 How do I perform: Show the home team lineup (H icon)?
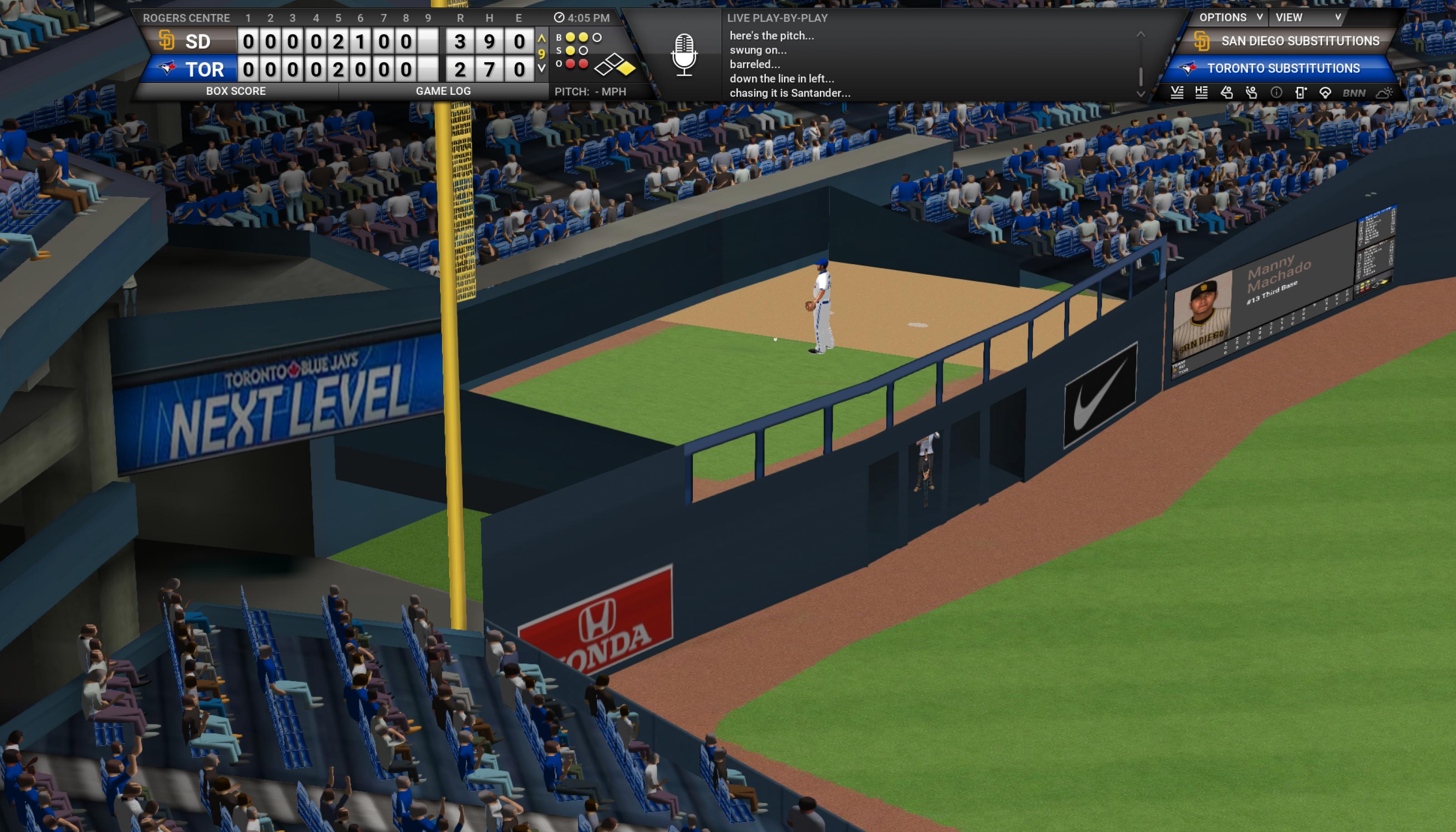click(x=1201, y=93)
